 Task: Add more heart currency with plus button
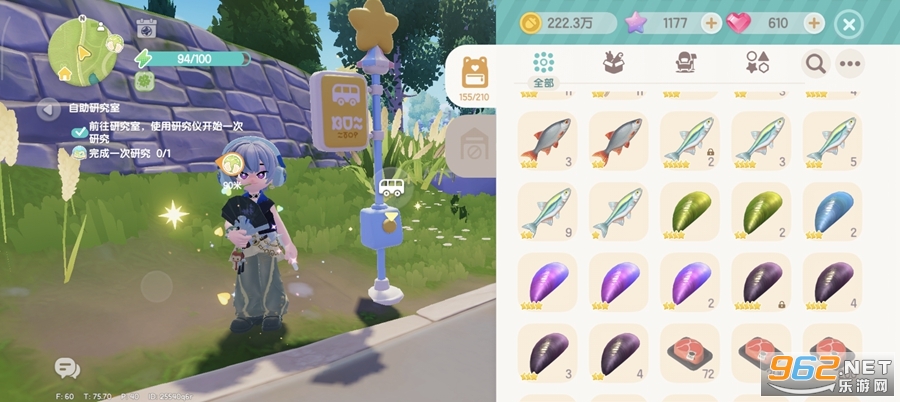coord(815,24)
